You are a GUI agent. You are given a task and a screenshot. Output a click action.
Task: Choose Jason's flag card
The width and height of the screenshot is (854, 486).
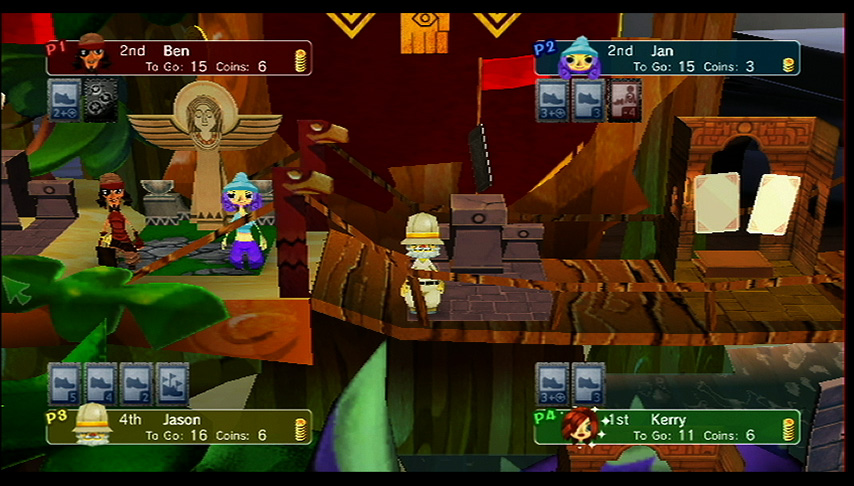coord(172,384)
